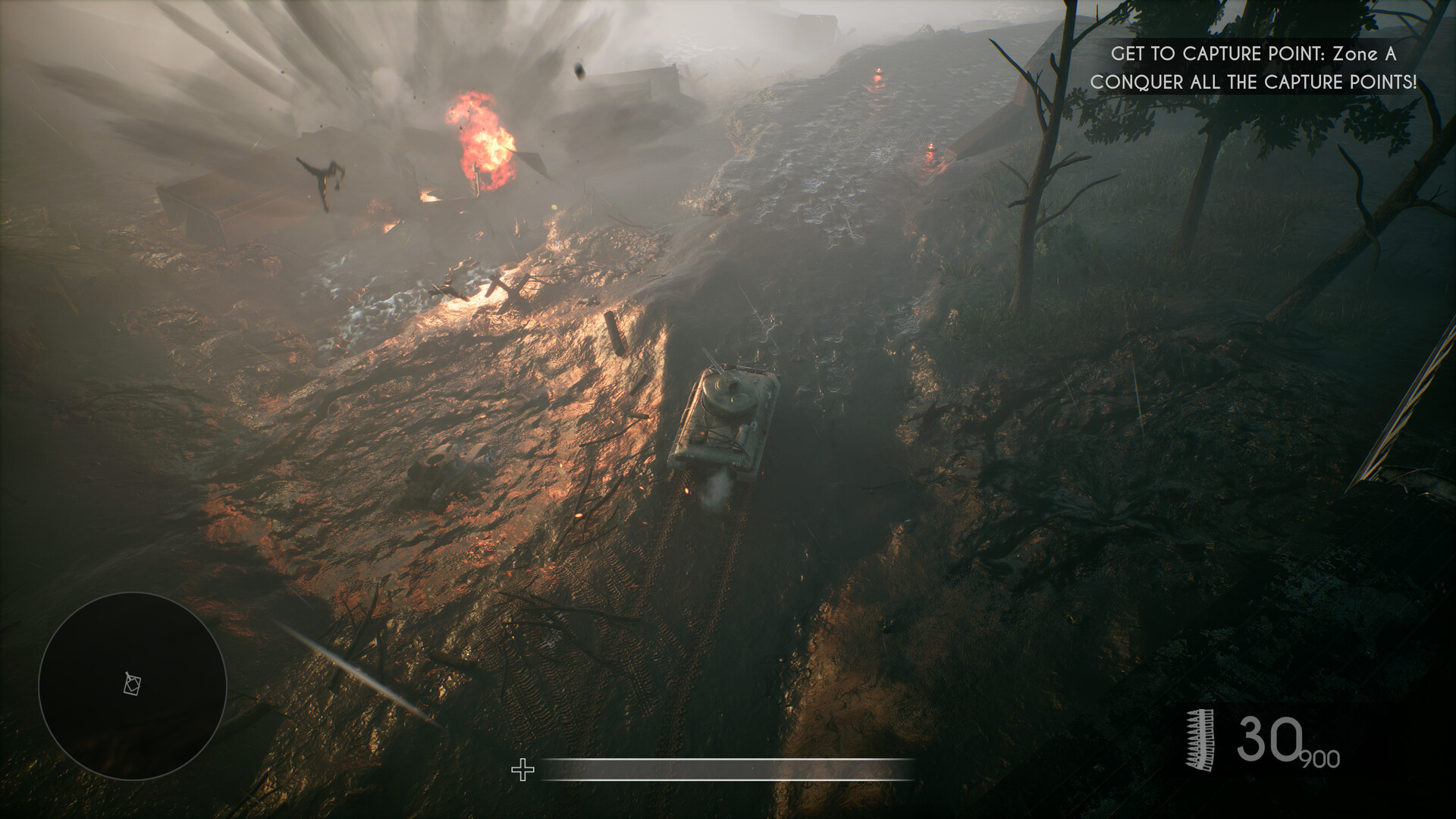The image size is (1456, 819).
Task: Select the Zone A capture point objective
Action: (x=1253, y=54)
